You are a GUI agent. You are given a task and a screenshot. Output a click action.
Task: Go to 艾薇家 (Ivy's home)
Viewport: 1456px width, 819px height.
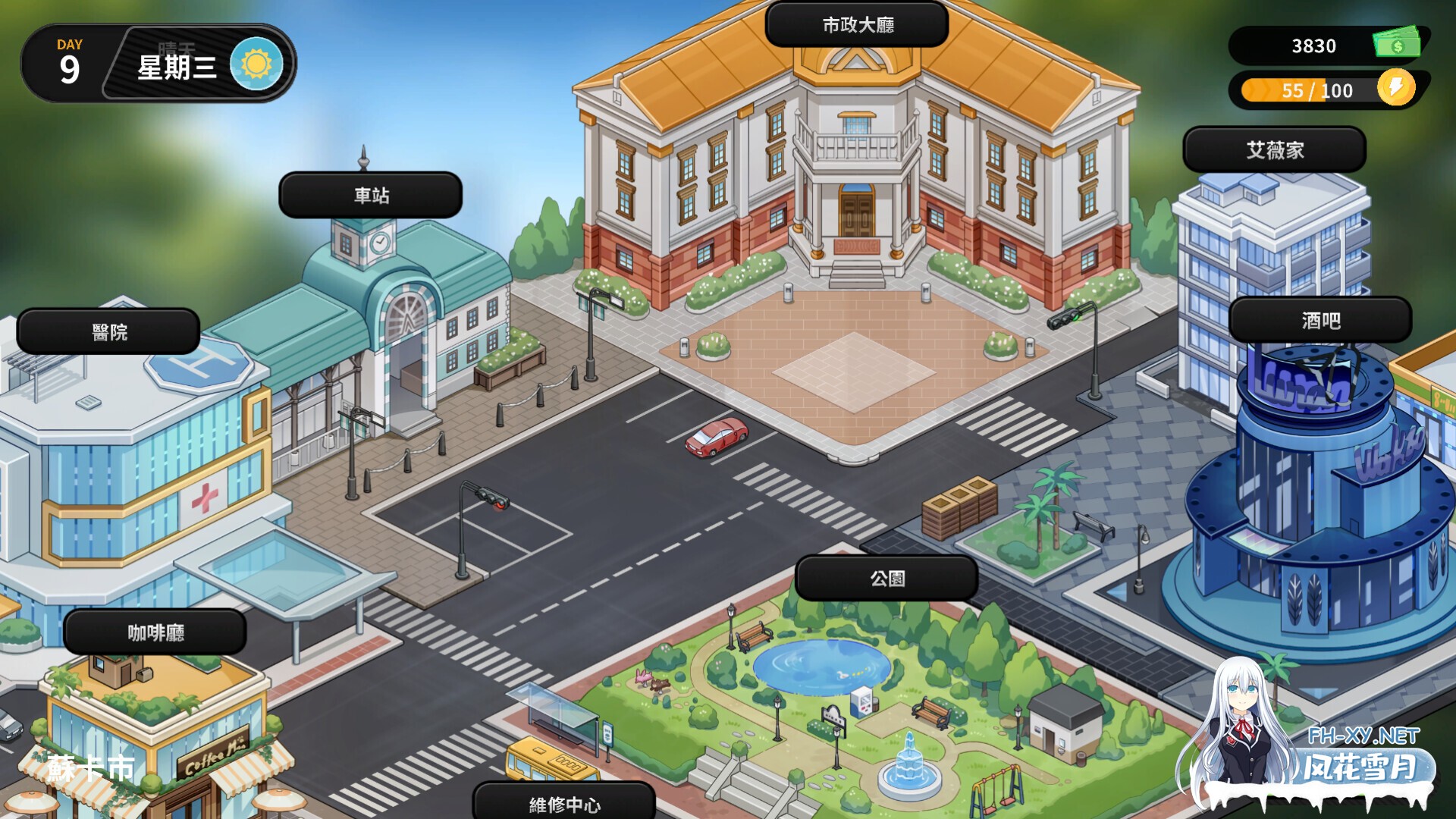[x=1273, y=149]
